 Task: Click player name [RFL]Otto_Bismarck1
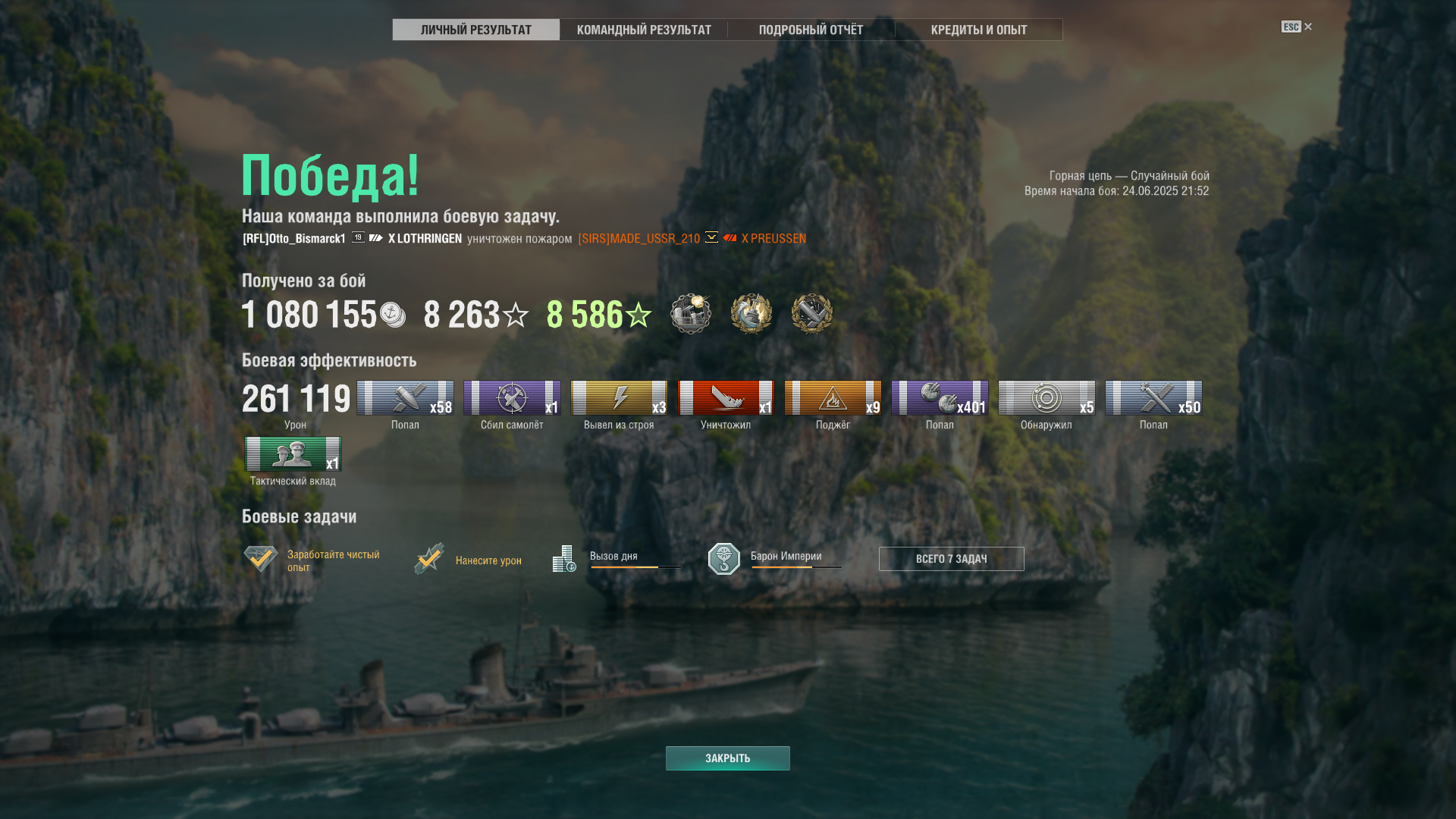click(294, 239)
